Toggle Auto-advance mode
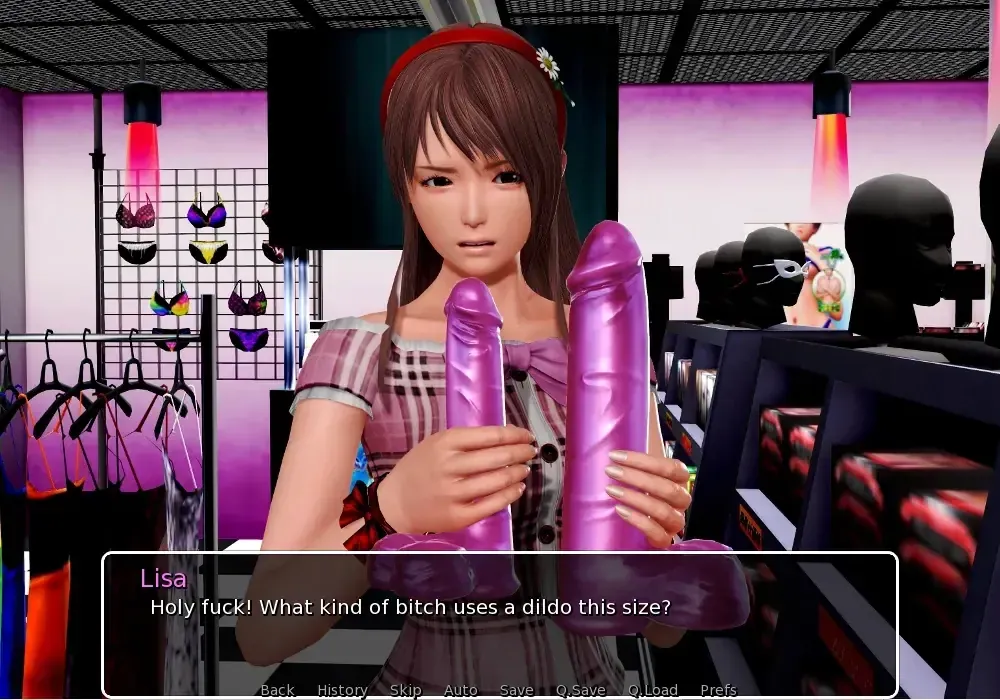Viewport: 1000px width, 700px height. [460, 690]
